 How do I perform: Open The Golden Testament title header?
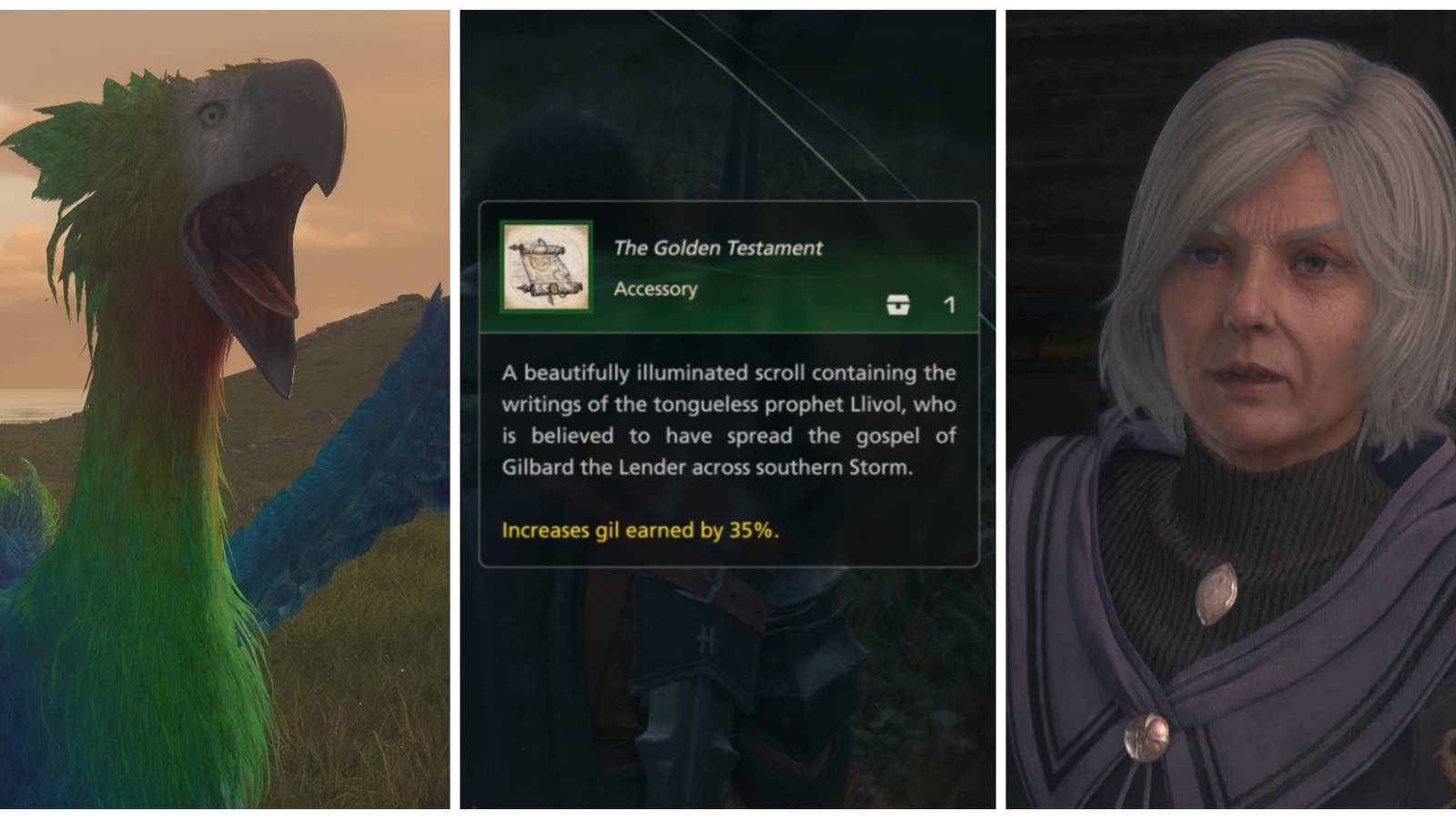tap(717, 246)
